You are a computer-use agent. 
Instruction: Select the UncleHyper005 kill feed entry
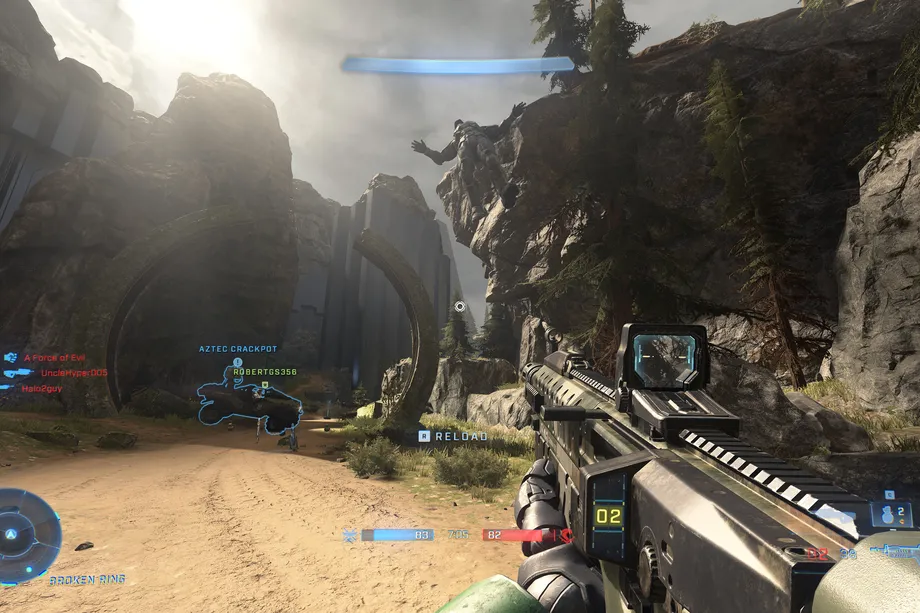tap(73, 373)
